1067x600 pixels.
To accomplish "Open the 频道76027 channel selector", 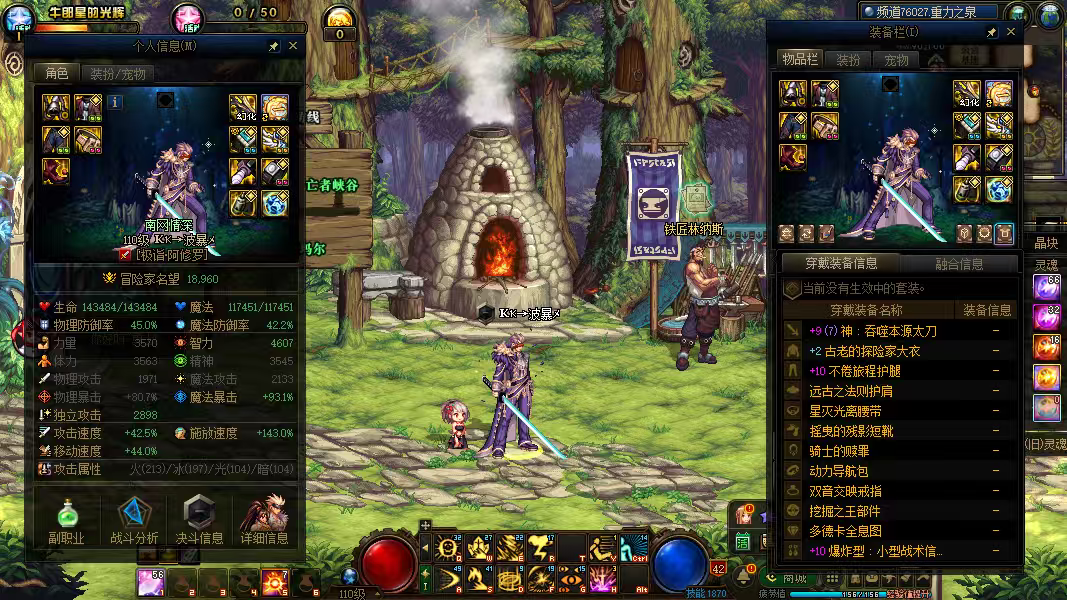I will 929,12.
